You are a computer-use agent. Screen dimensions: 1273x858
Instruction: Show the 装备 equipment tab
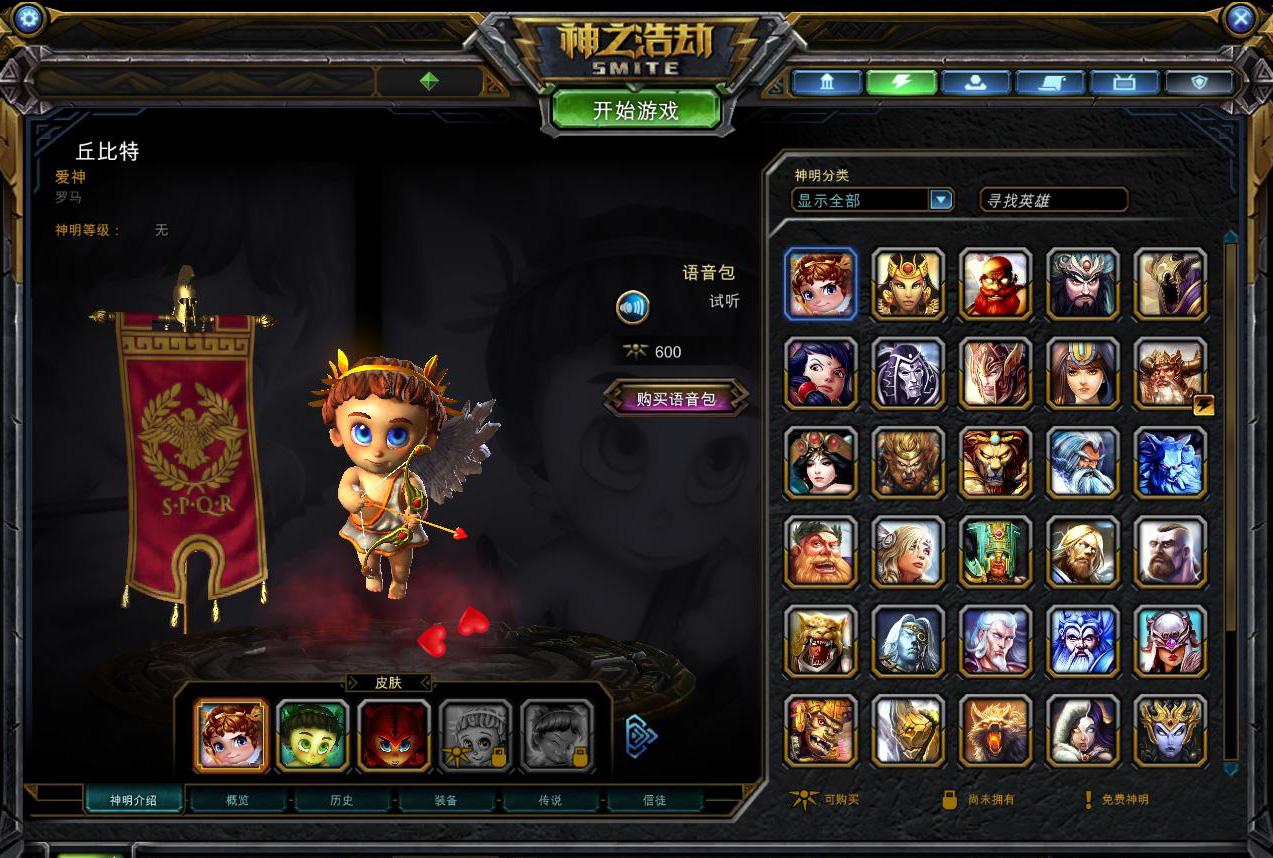[446, 800]
